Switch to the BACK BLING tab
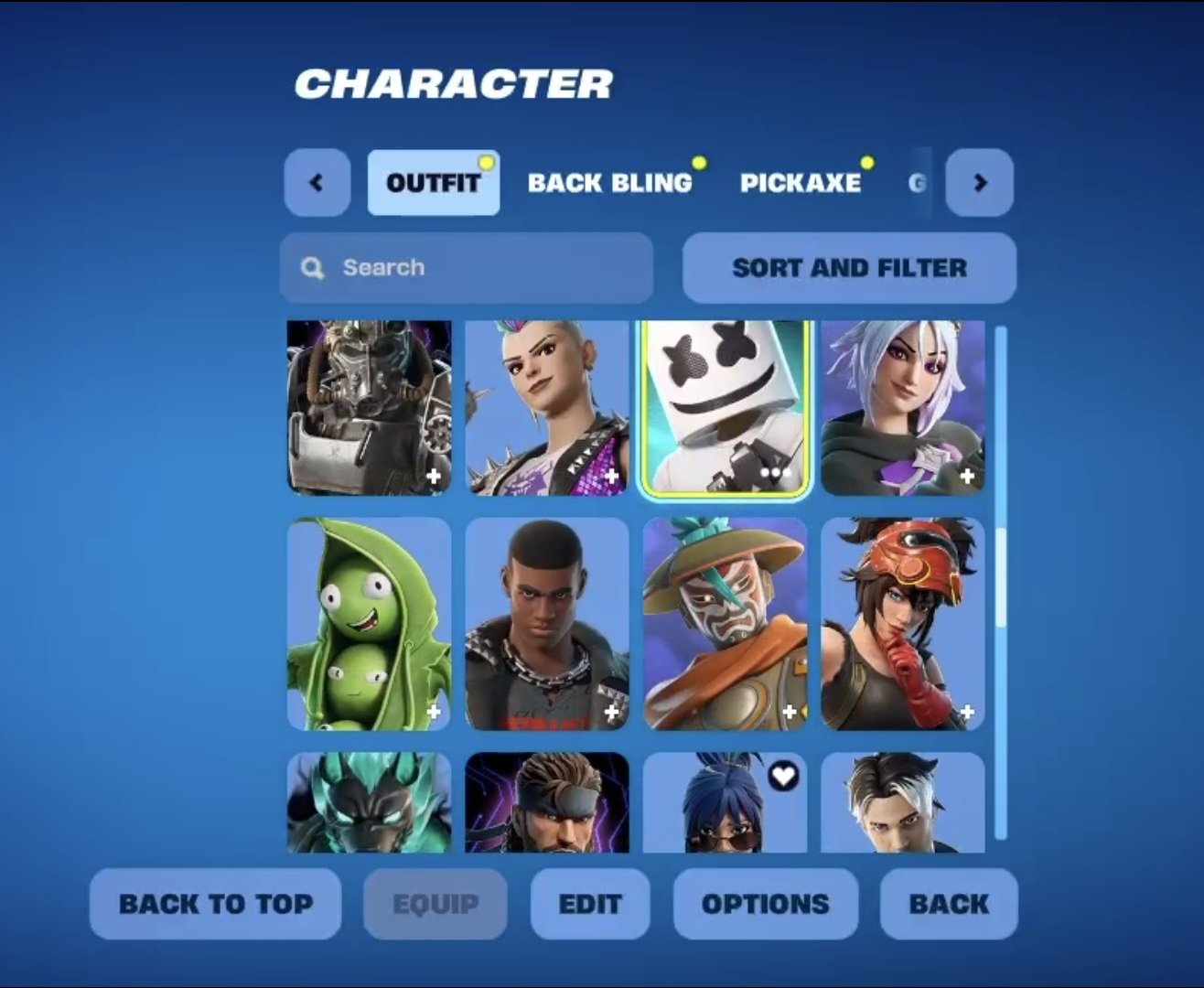Image resolution: width=1204 pixels, height=988 pixels. 609,183
